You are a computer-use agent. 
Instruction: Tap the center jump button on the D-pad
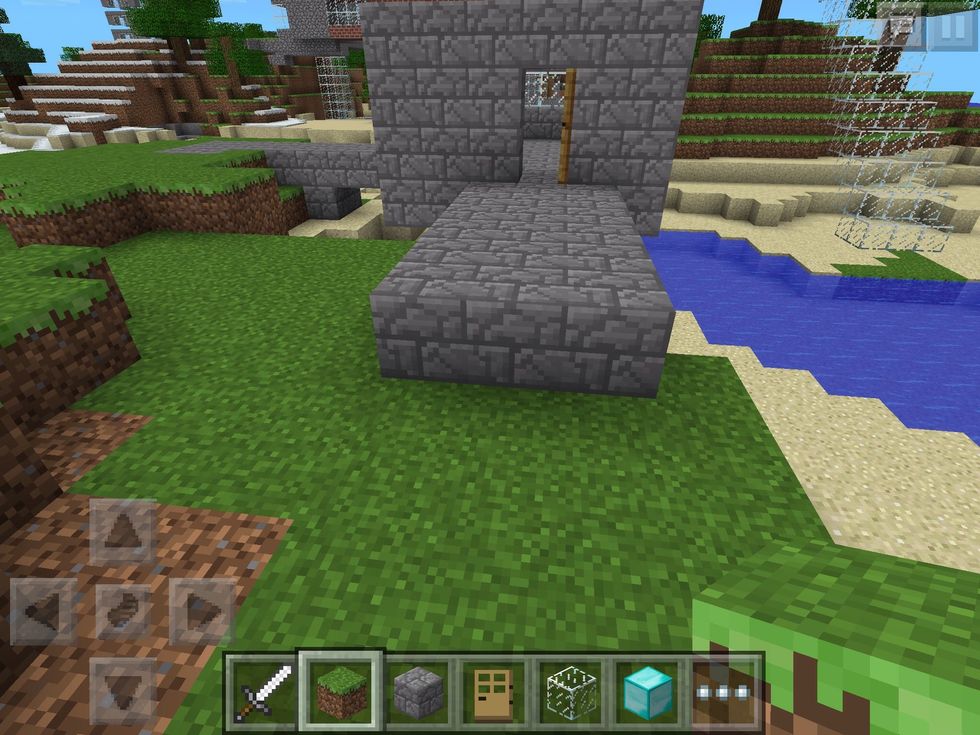tap(124, 610)
